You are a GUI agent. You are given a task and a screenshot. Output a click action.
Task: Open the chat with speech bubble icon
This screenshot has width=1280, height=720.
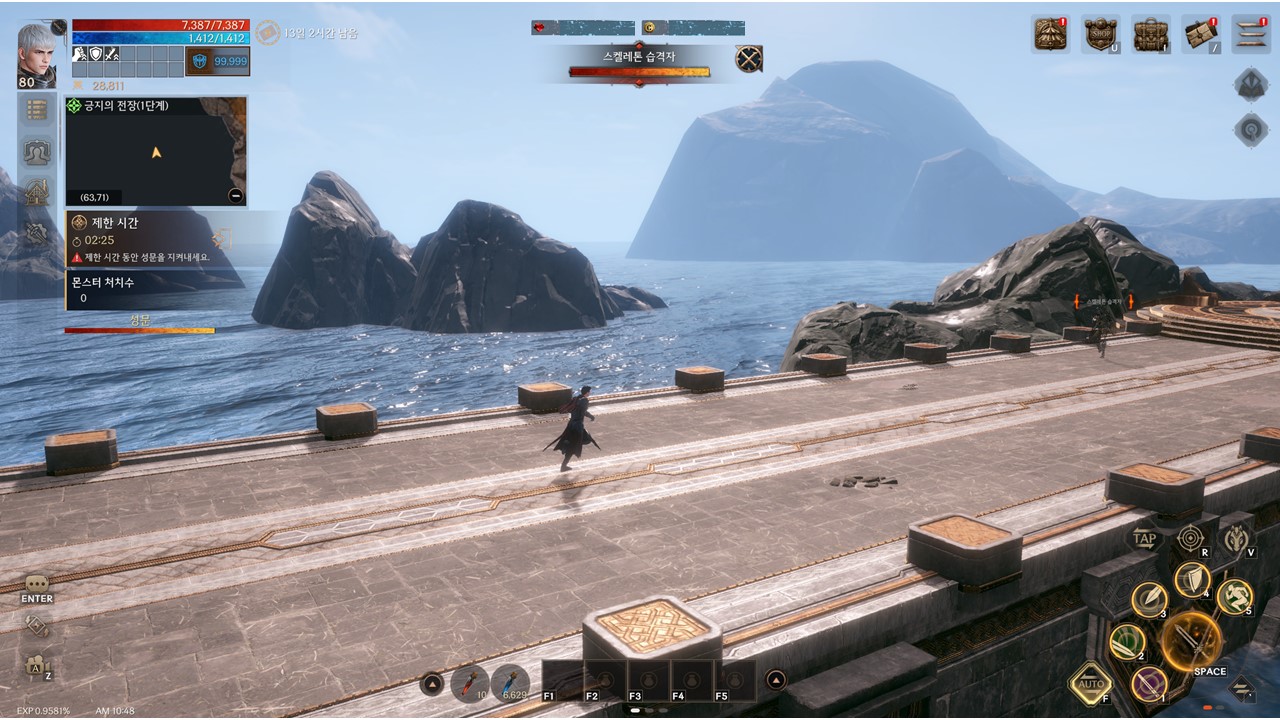(x=37, y=584)
